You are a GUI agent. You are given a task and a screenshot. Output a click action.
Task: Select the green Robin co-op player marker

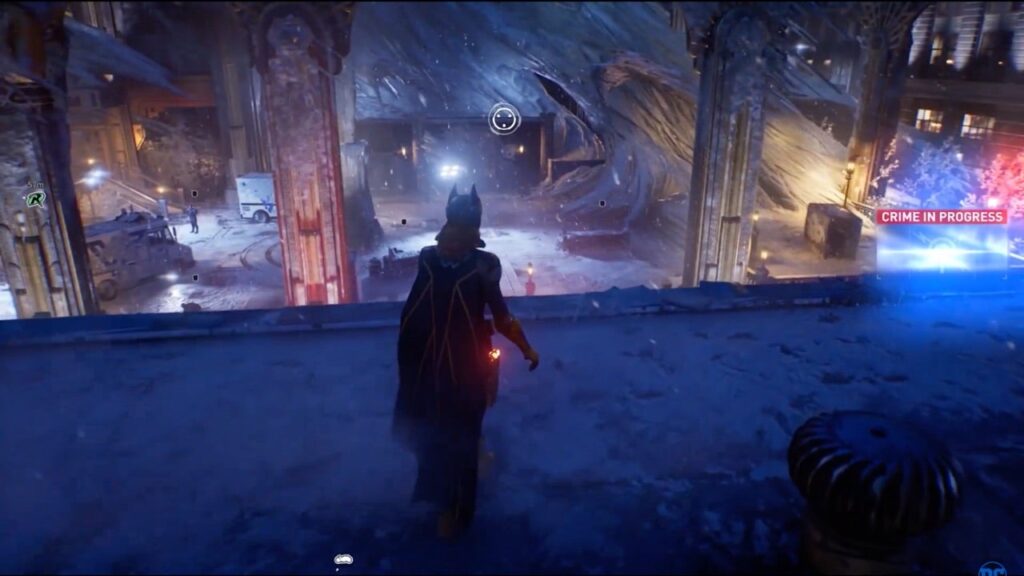36,198
